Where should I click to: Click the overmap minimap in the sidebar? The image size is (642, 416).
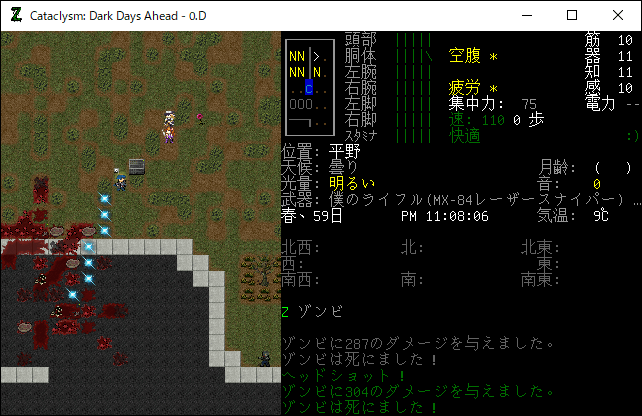[307, 87]
